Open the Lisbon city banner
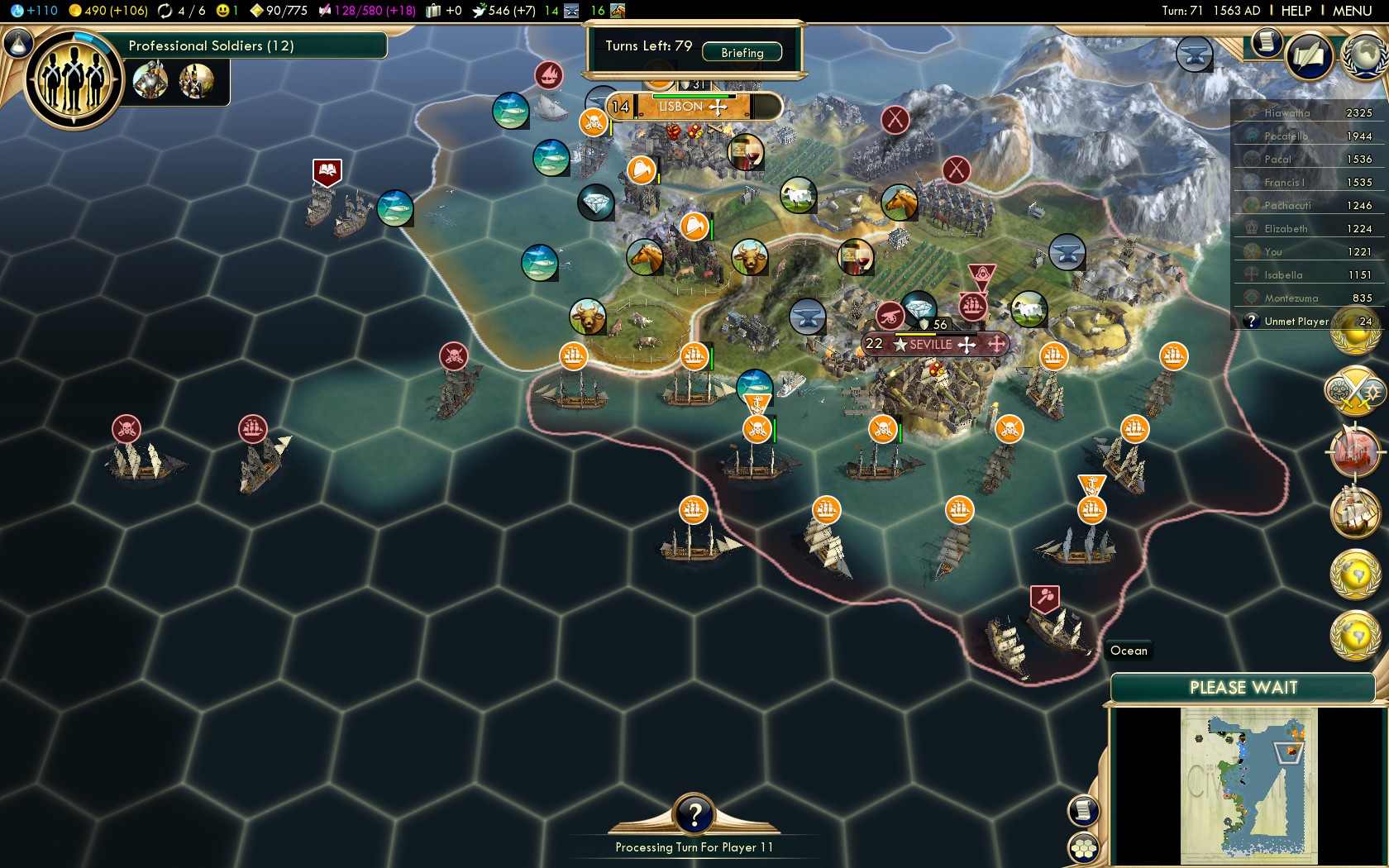 point(680,107)
